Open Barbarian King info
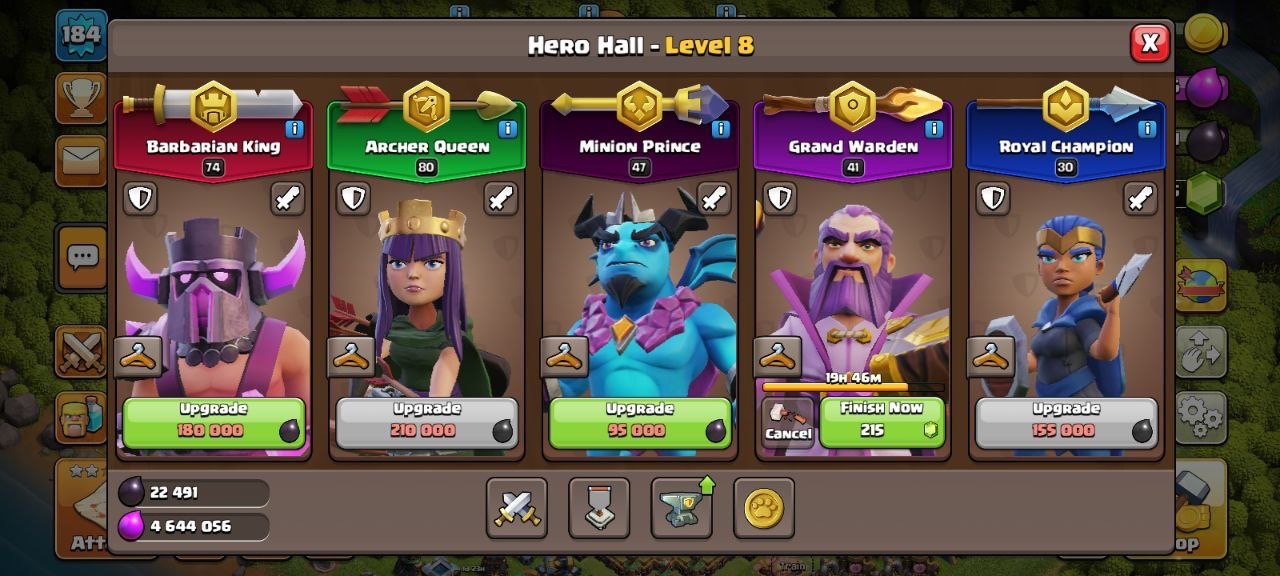 point(294,129)
